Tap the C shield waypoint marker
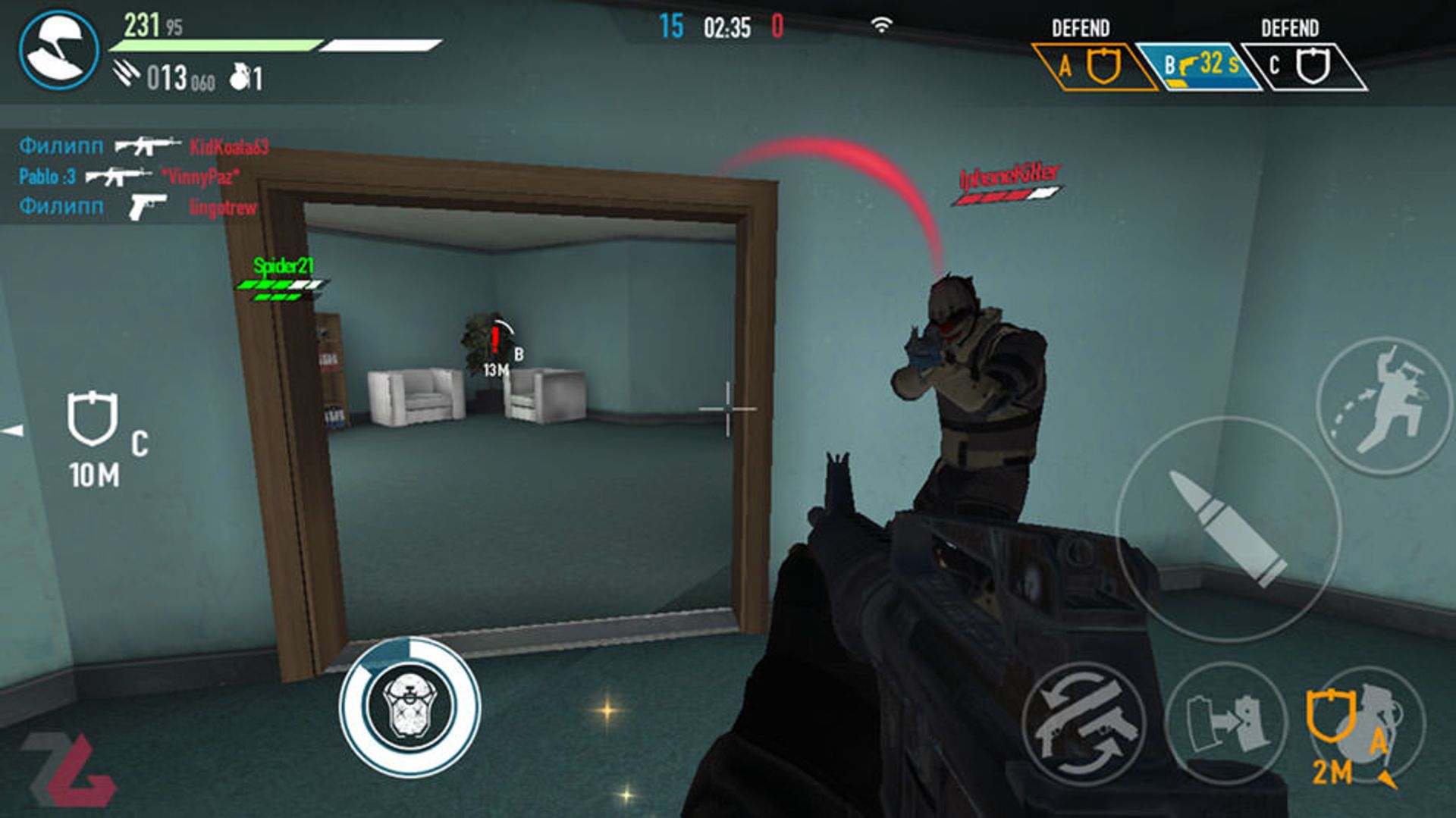 click(x=93, y=418)
